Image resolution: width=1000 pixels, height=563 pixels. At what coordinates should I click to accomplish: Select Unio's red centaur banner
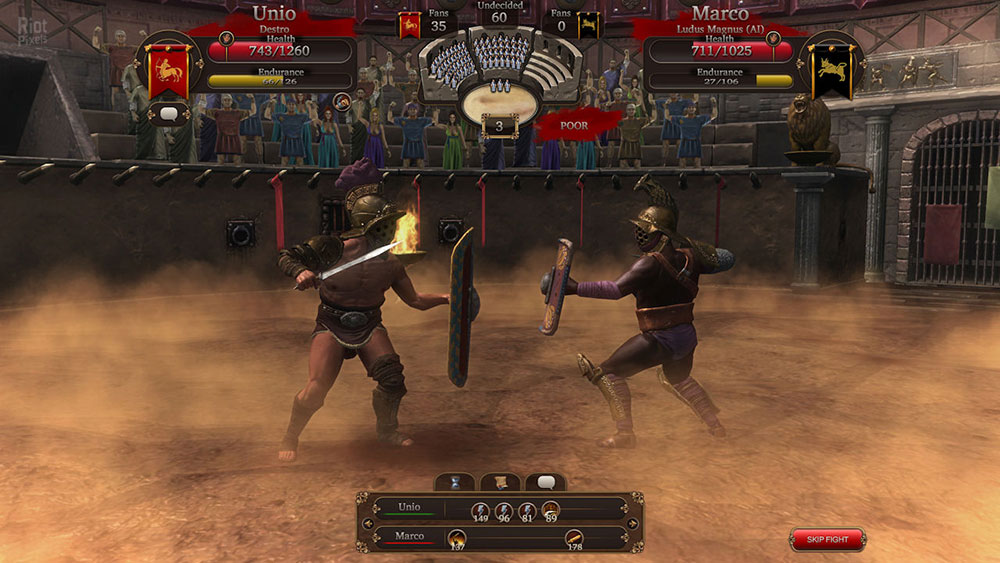coord(169,69)
